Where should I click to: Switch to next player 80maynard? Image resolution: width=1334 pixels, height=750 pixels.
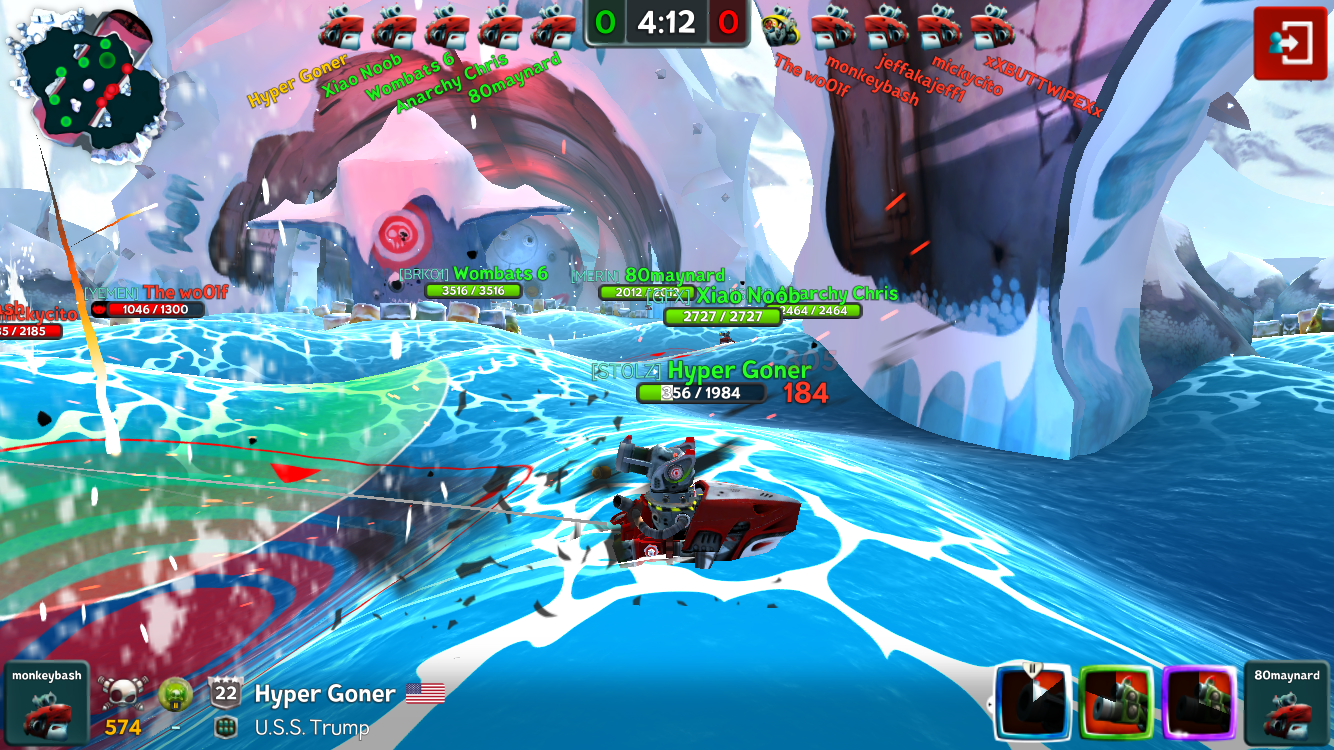tap(1287, 704)
